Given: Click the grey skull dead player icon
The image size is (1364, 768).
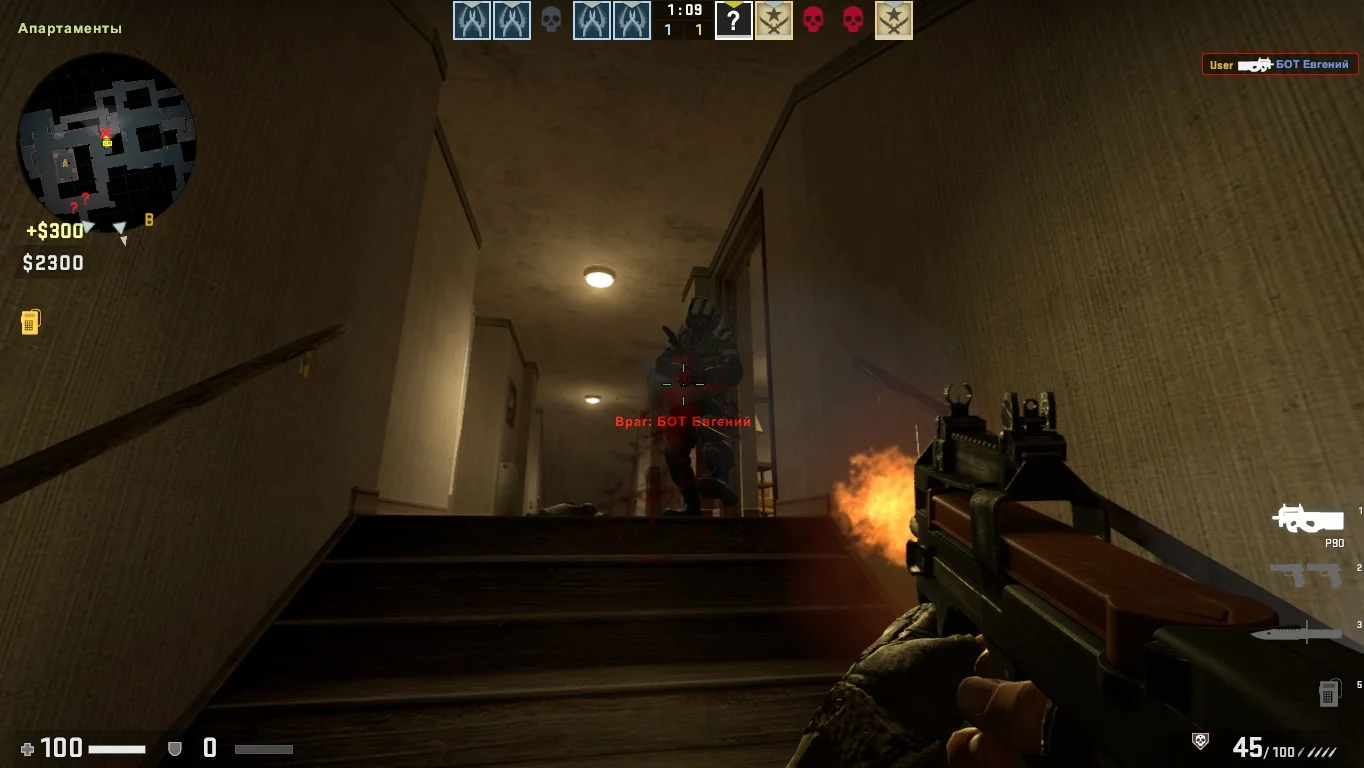Looking at the screenshot, I should click(551, 20).
